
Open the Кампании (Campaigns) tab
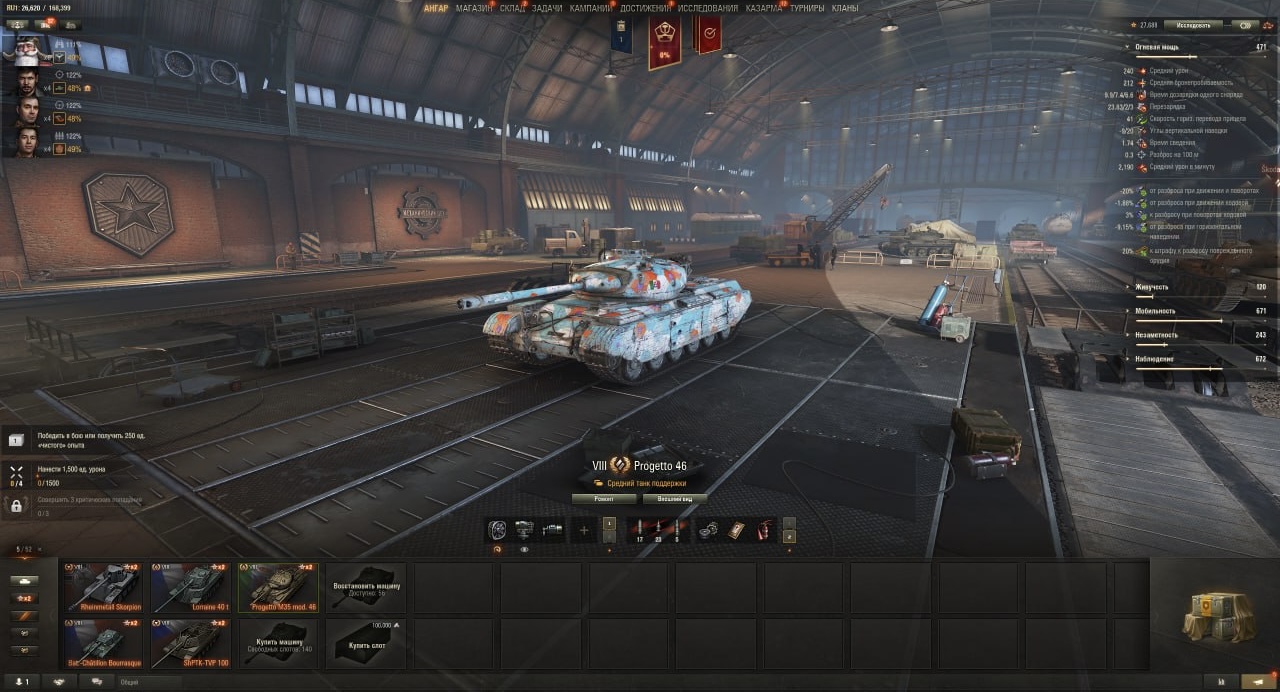coord(591,8)
